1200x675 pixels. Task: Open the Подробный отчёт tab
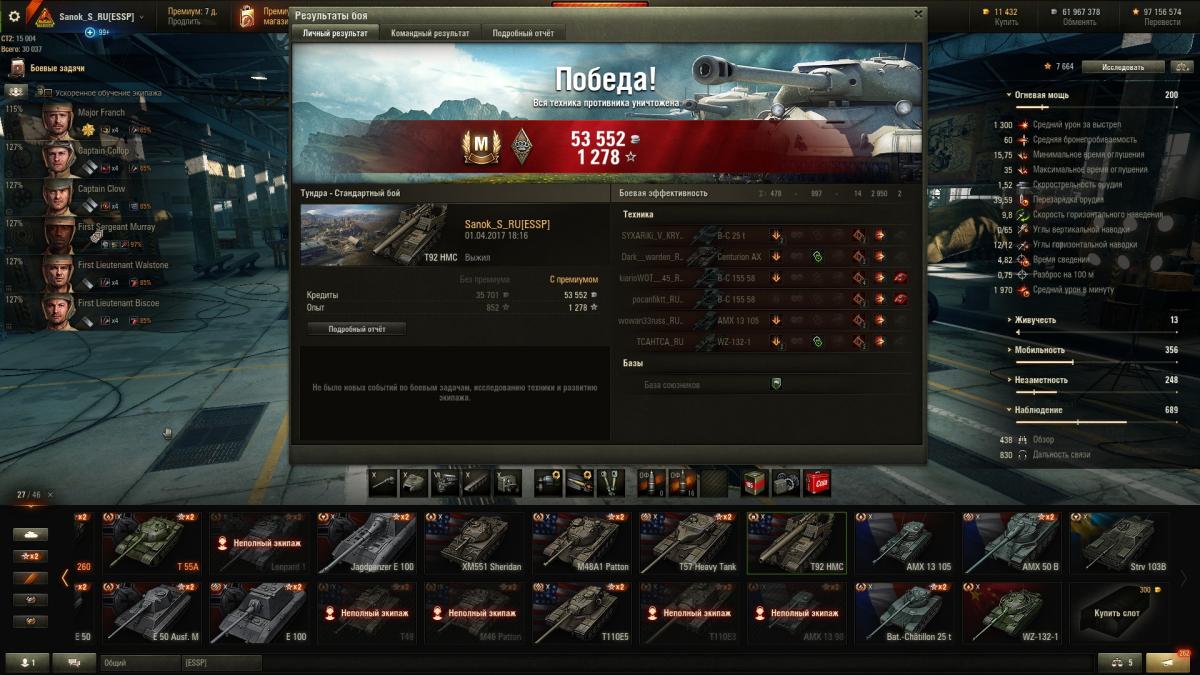point(522,33)
